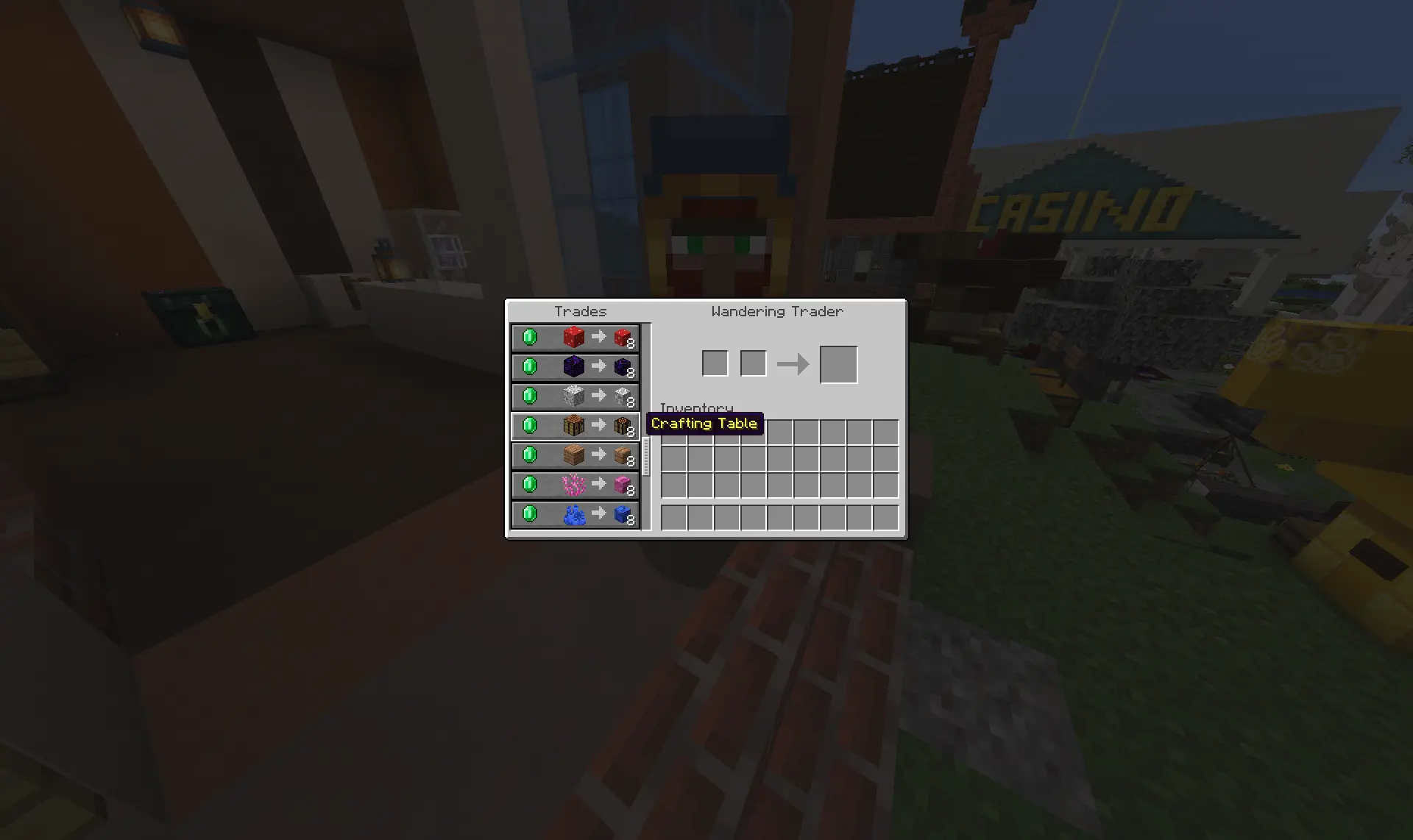Click the trade output slot
The height and width of the screenshot is (840, 1413).
(x=838, y=363)
